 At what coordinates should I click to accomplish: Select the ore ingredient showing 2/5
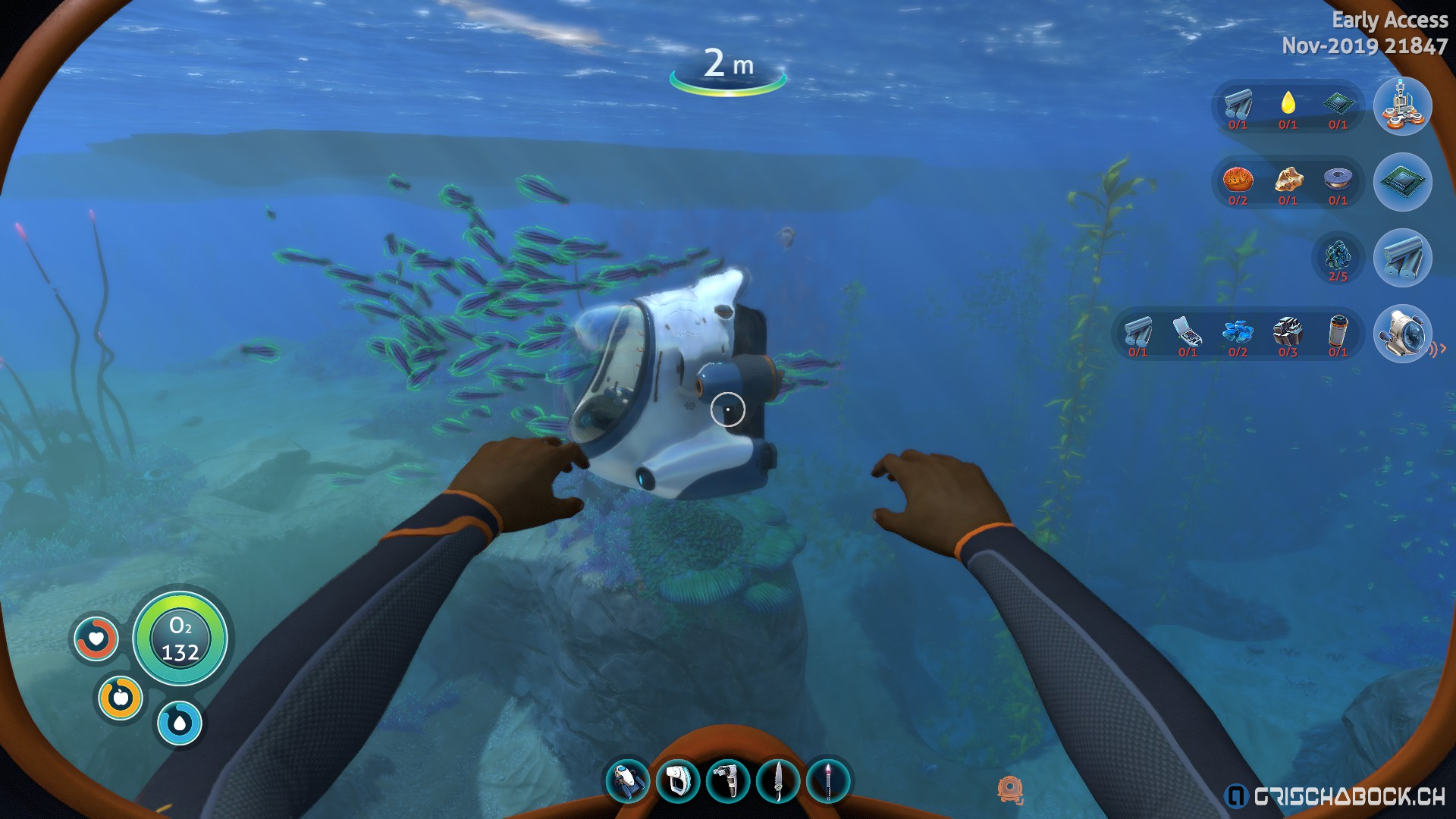pos(1338,256)
